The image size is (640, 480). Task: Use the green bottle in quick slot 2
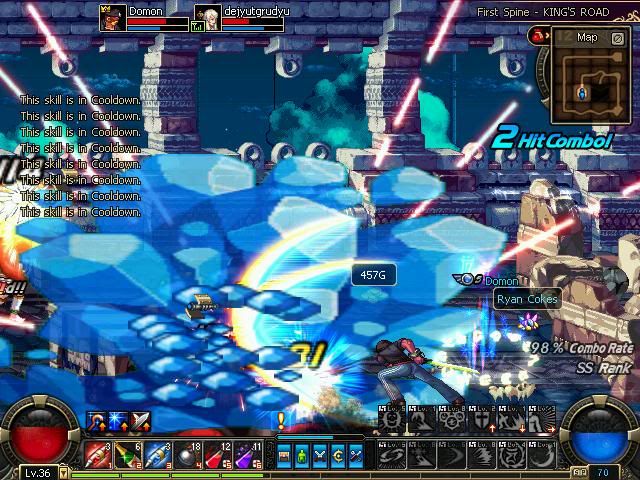coord(129,454)
